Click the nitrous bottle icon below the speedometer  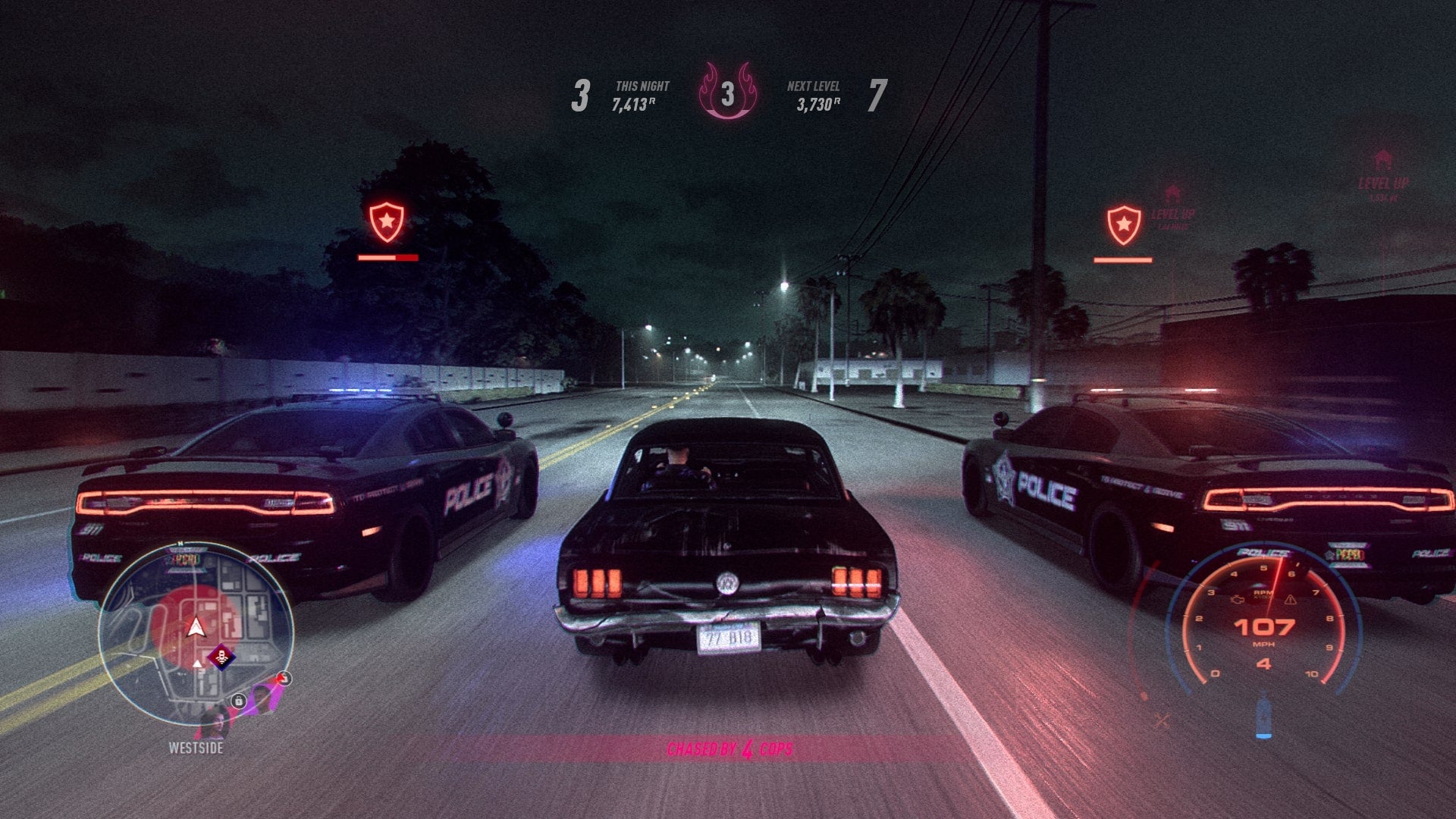point(1264,716)
